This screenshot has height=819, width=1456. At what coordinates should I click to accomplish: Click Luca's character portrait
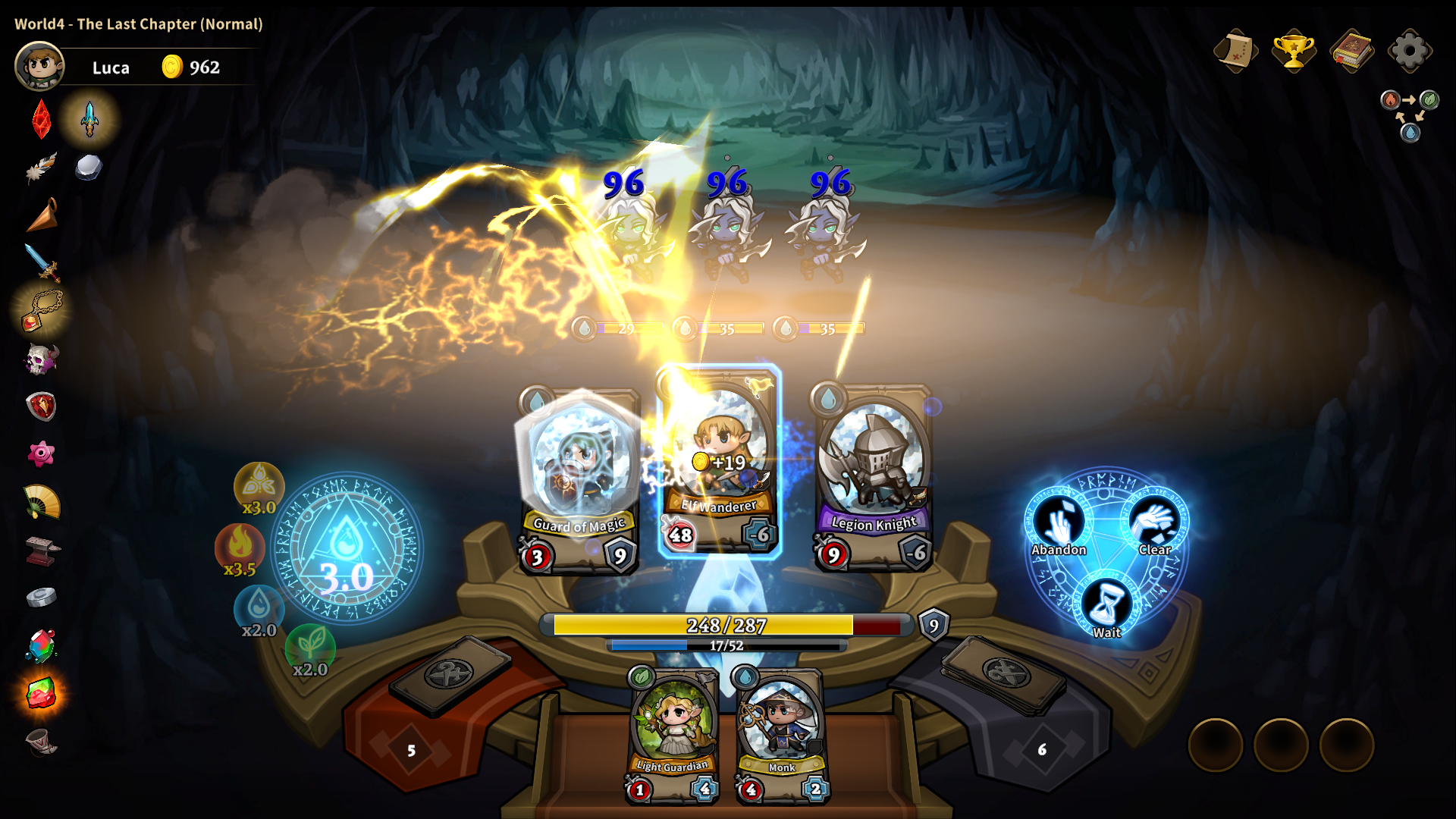39,67
